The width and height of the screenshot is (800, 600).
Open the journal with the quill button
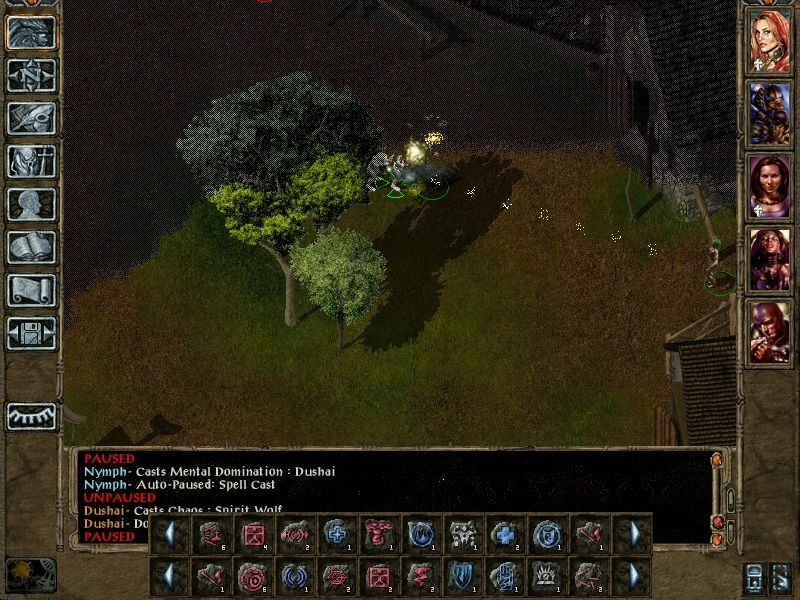[x=31, y=118]
